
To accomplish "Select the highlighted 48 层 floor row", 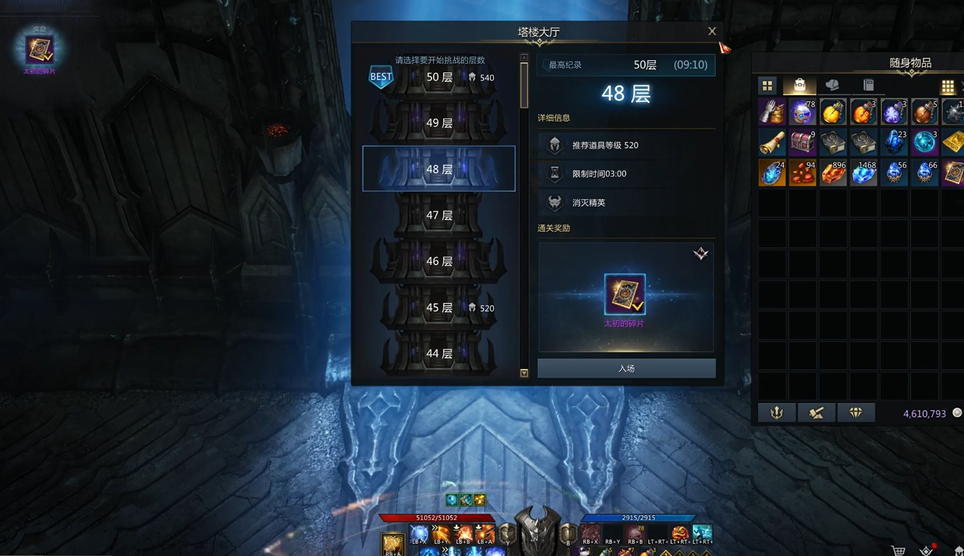I will (x=439, y=169).
